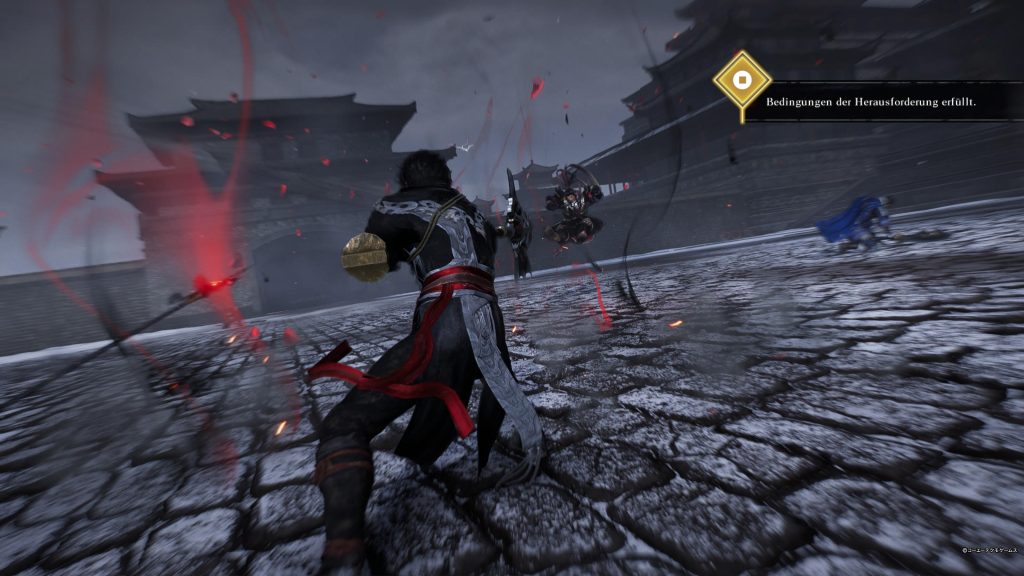The image size is (1024, 576).
Task: Click the gold diamond challenge icon
Action: (741, 79)
